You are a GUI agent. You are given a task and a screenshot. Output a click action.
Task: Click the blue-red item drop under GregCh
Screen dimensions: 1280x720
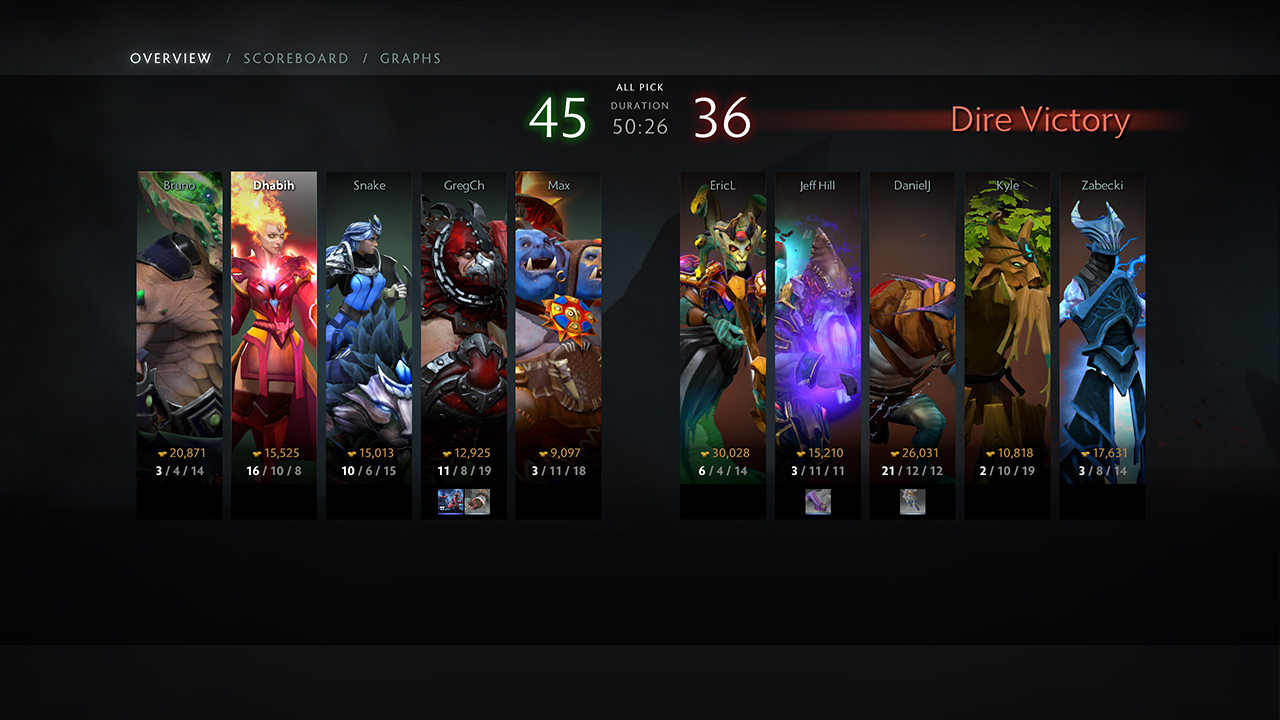pos(450,502)
